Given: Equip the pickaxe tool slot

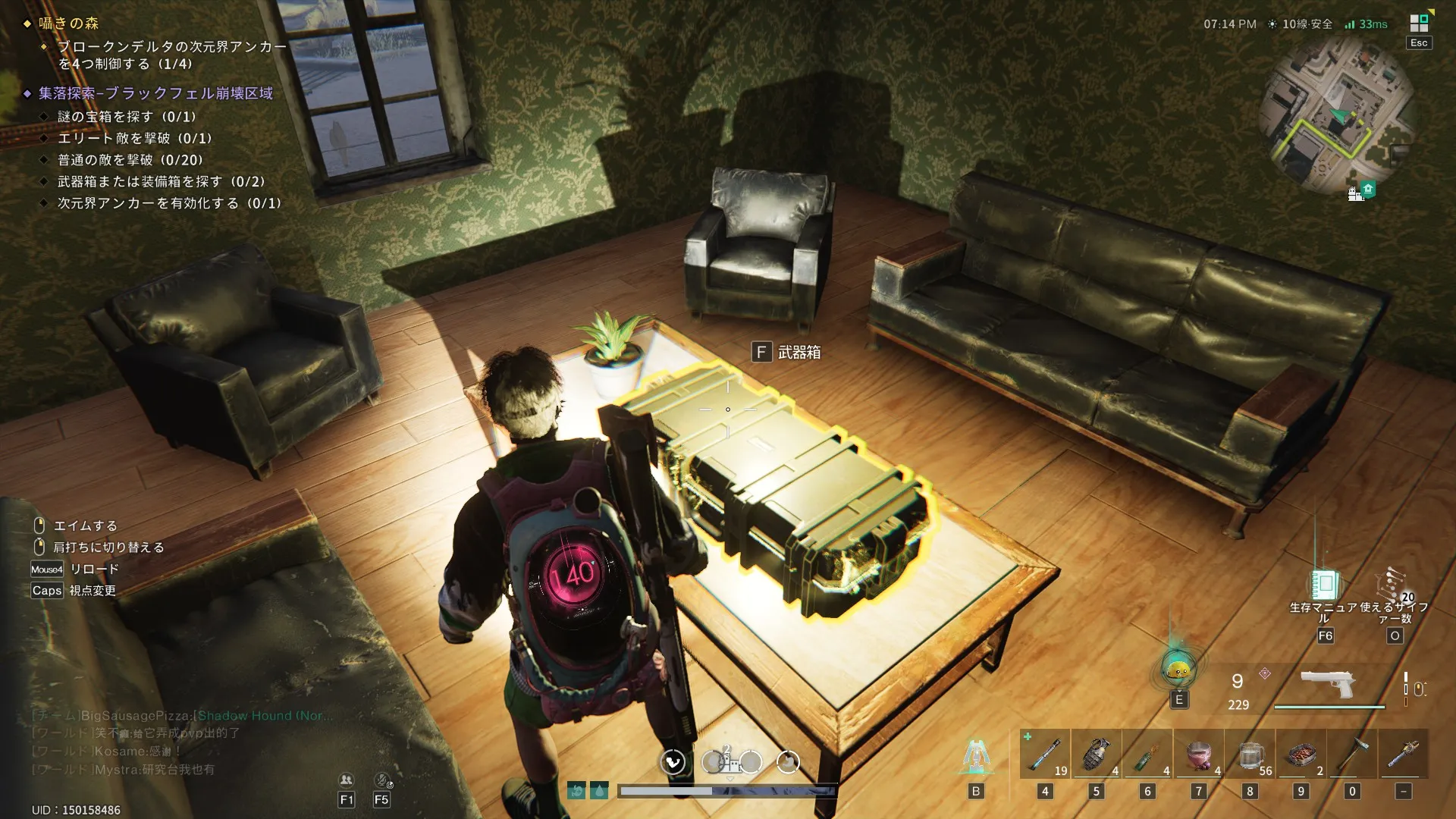Looking at the screenshot, I should (x=1351, y=754).
